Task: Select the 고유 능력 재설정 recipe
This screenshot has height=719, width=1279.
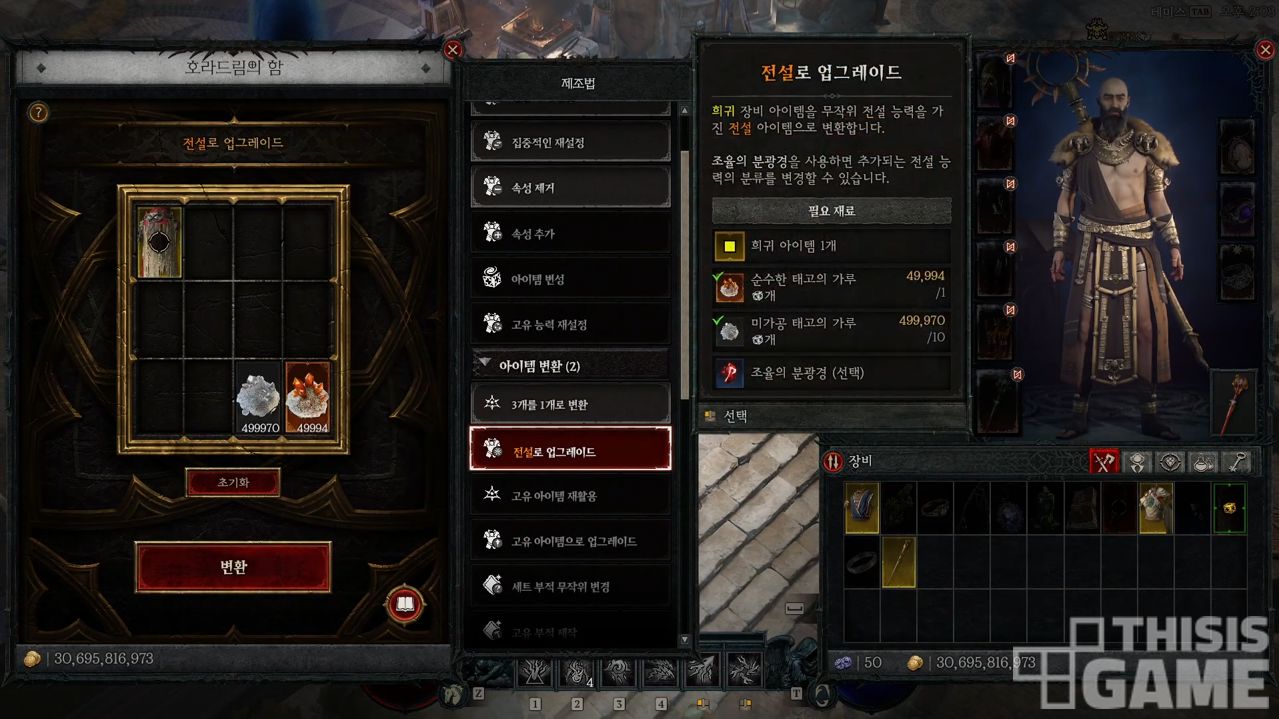Action: pos(570,324)
